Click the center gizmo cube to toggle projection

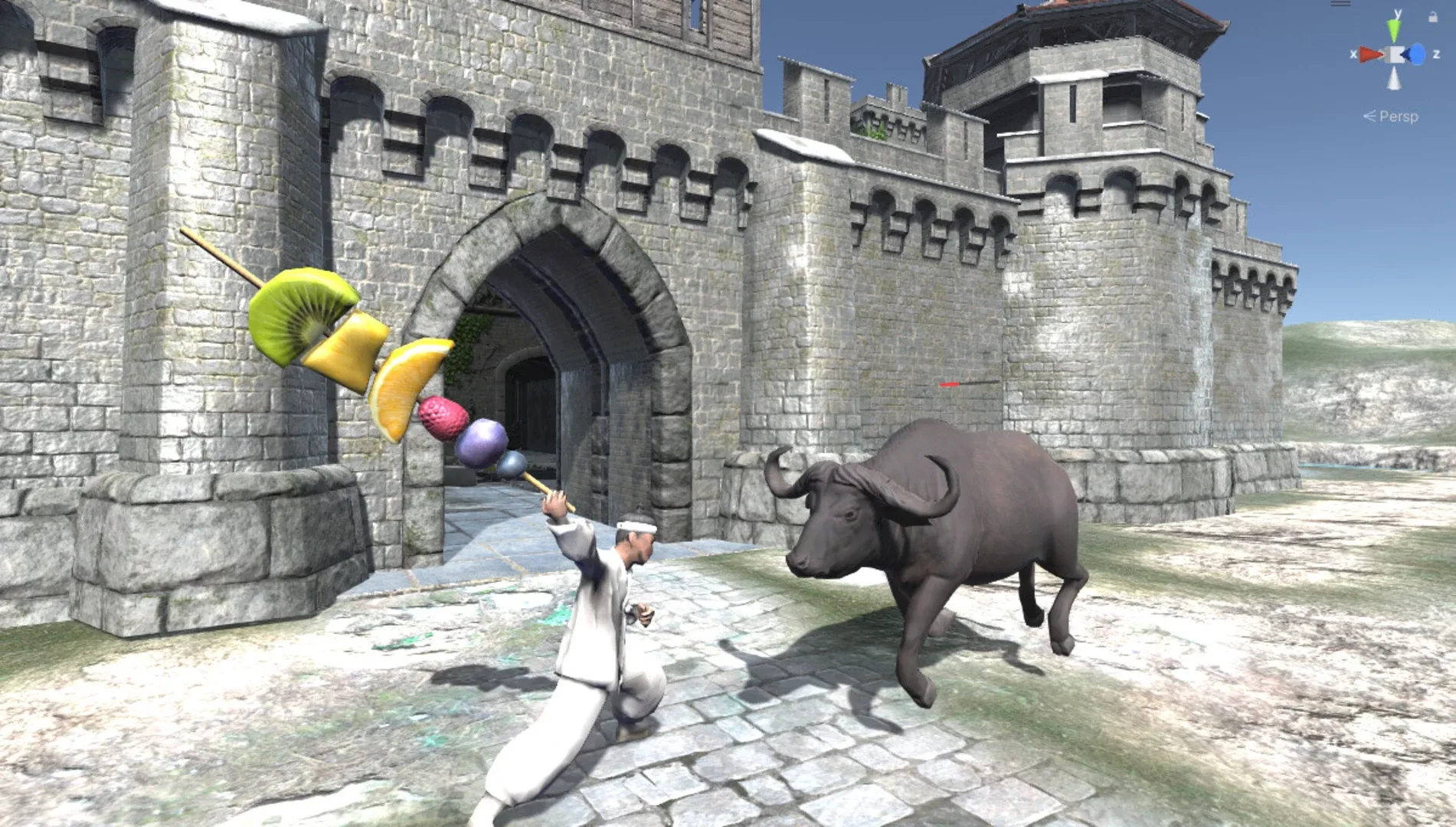[x=1395, y=54]
